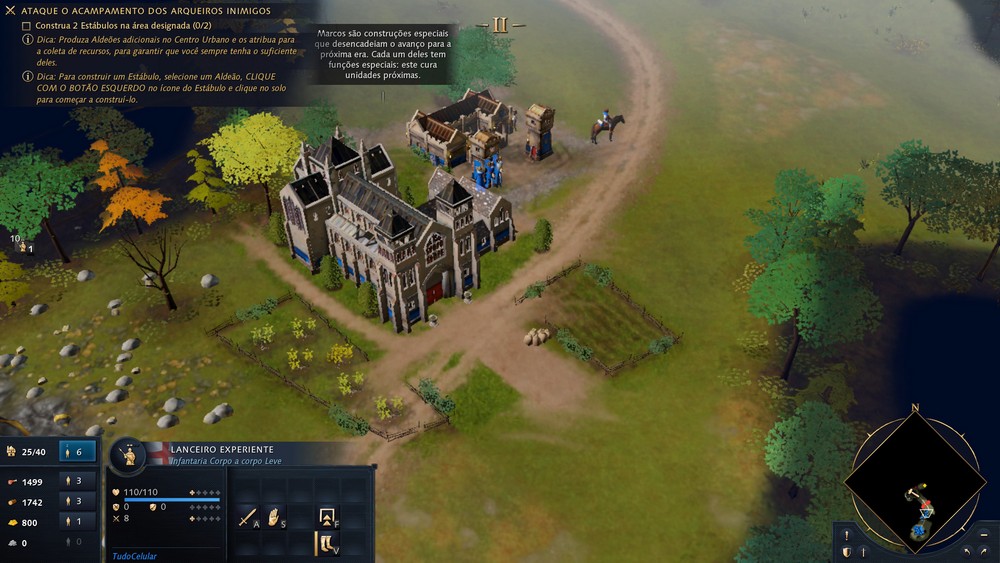Click the wood villagers count button
1000x563 pixels.
click(78, 501)
